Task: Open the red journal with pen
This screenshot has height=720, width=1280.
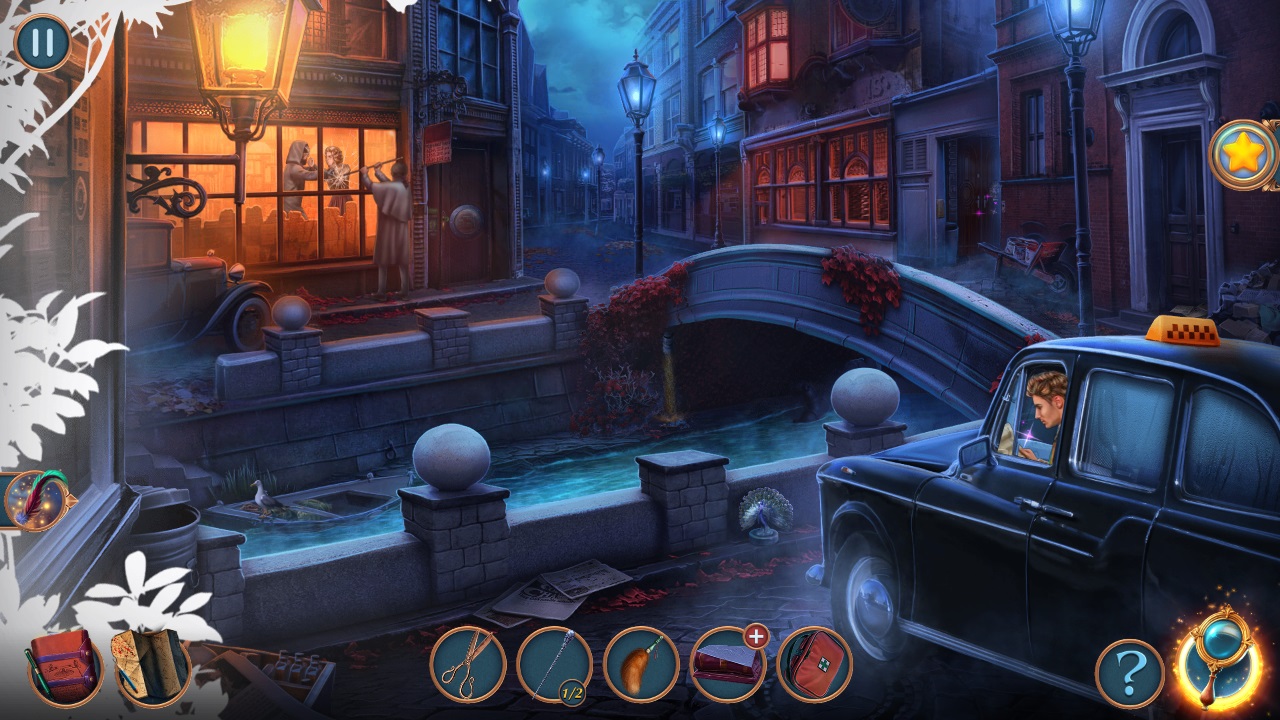Action: [x=64, y=666]
